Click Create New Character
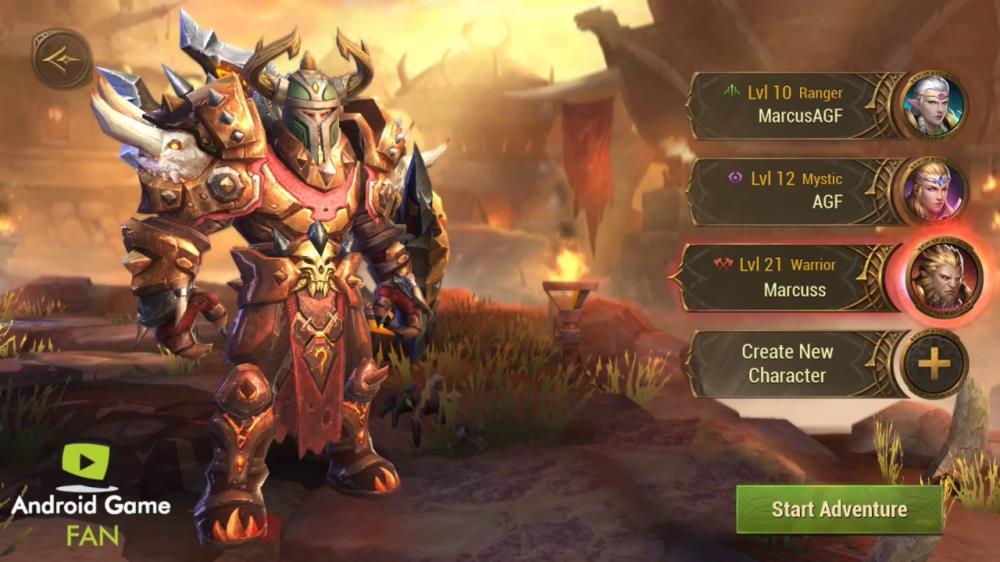Viewport: 1000px width, 562px height. pyautogui.click(x=786, y=364)
